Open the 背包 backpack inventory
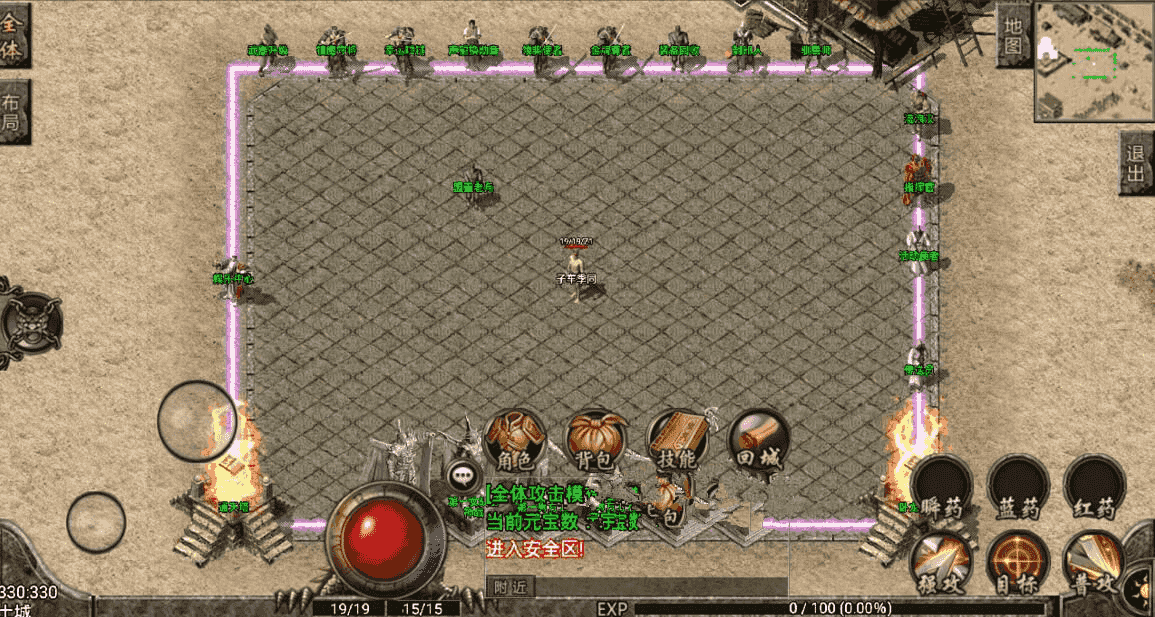This screenshot has width=1155, height=617. (596, 441)
